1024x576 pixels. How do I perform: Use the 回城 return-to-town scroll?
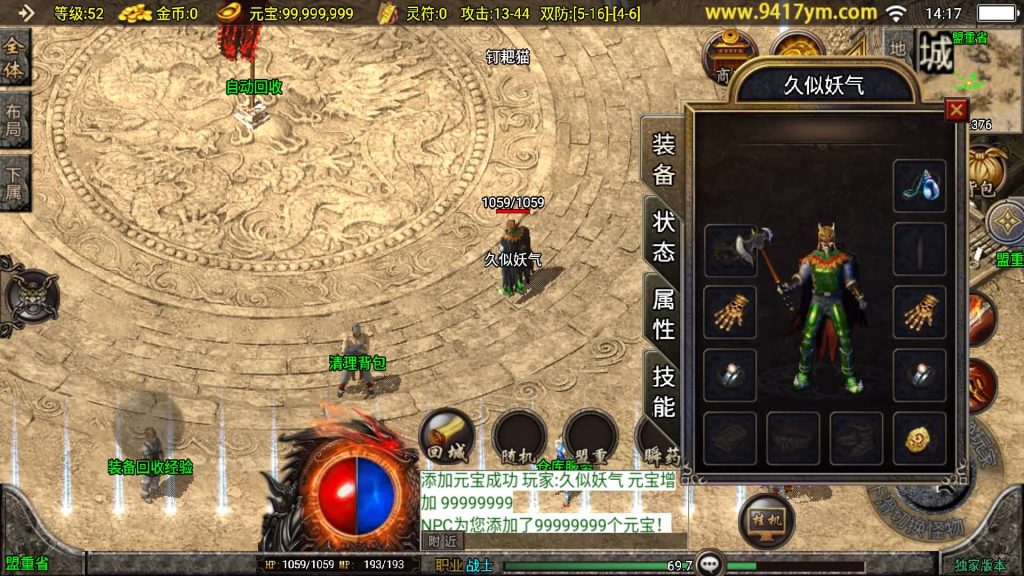(447, 437)
